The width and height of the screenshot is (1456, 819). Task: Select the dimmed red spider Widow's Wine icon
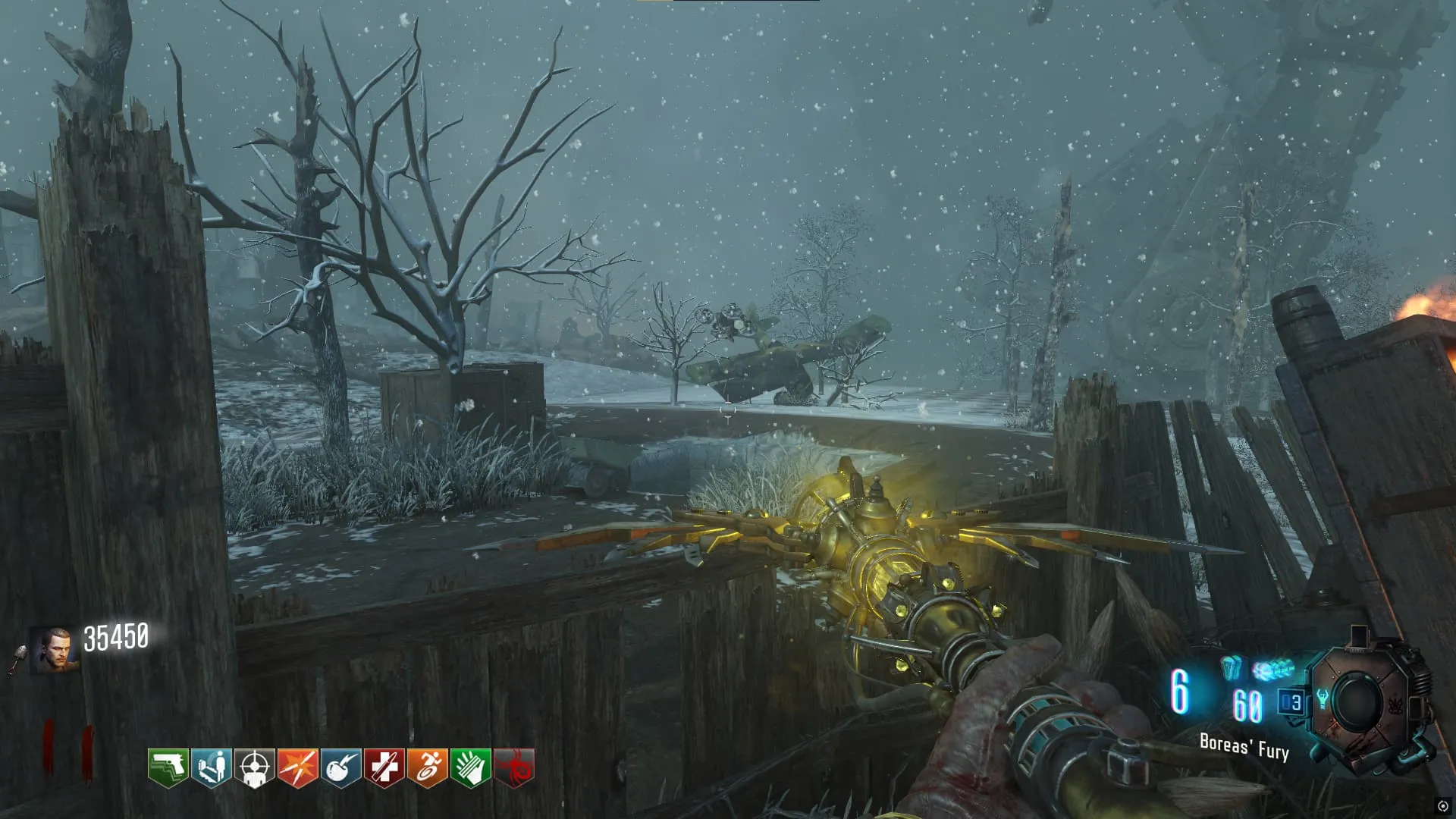point(514,768)
